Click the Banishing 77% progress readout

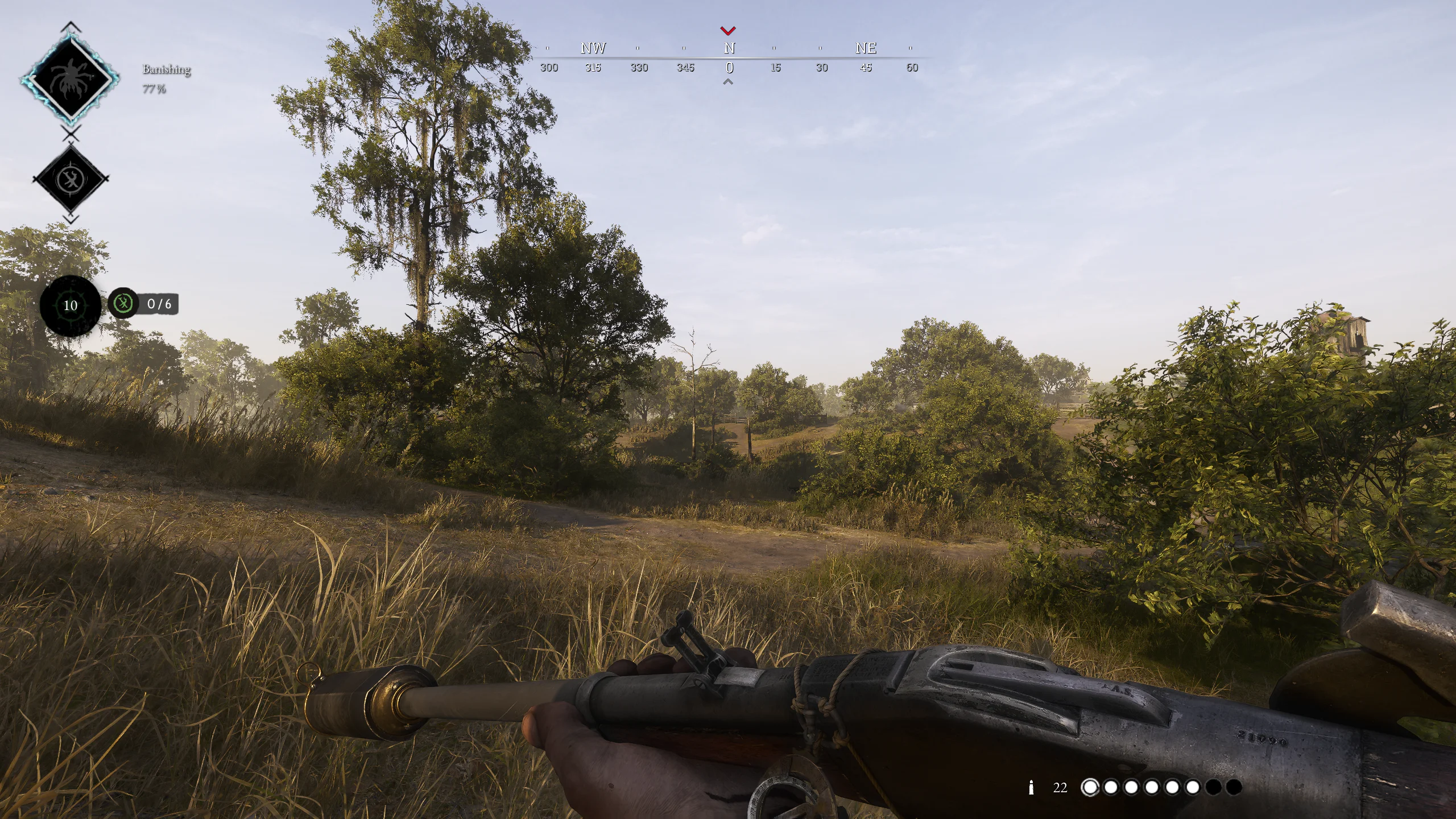[x=154, y=89]
